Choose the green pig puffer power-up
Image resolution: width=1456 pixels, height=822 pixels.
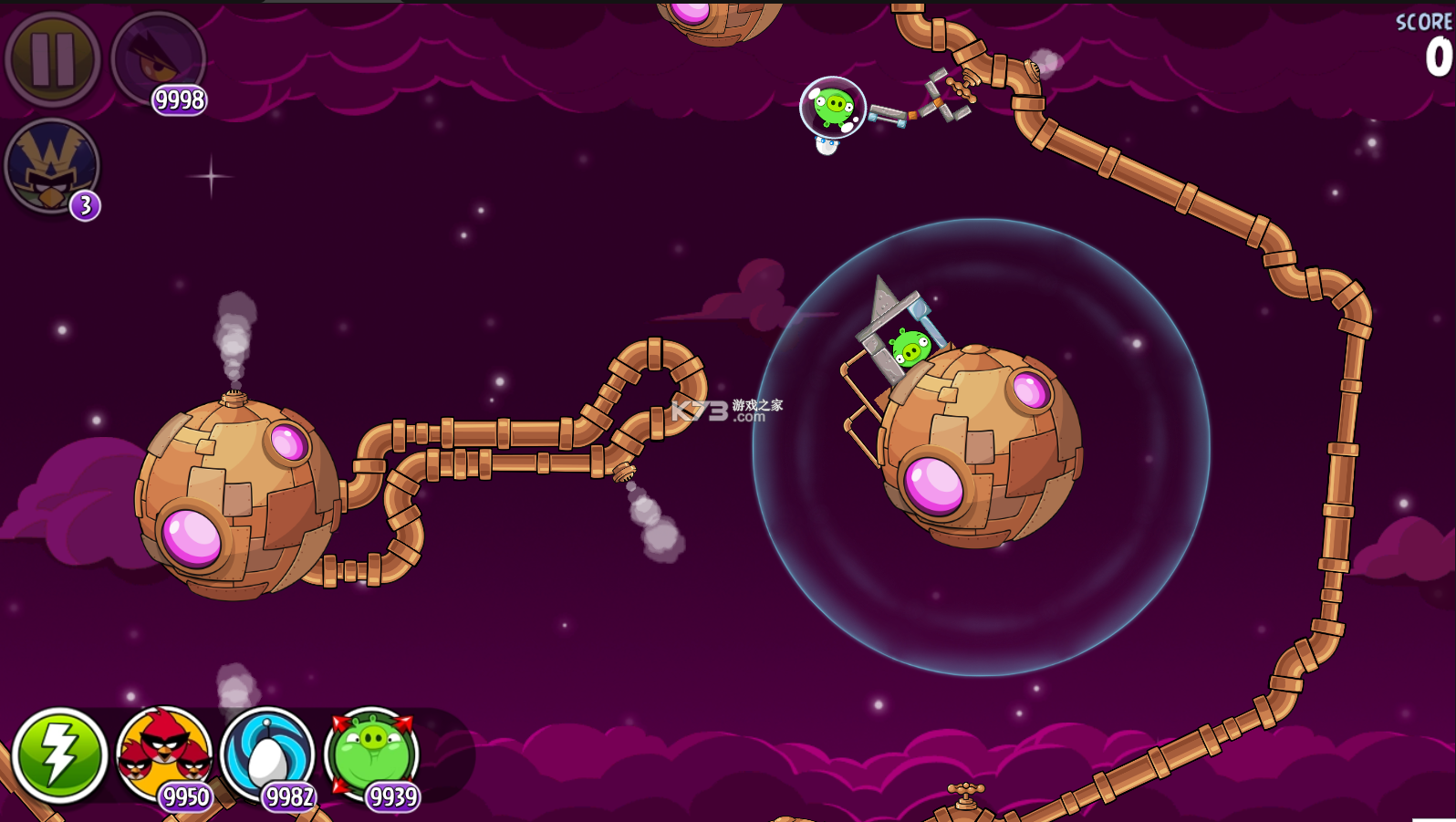(x=371, y=754)
